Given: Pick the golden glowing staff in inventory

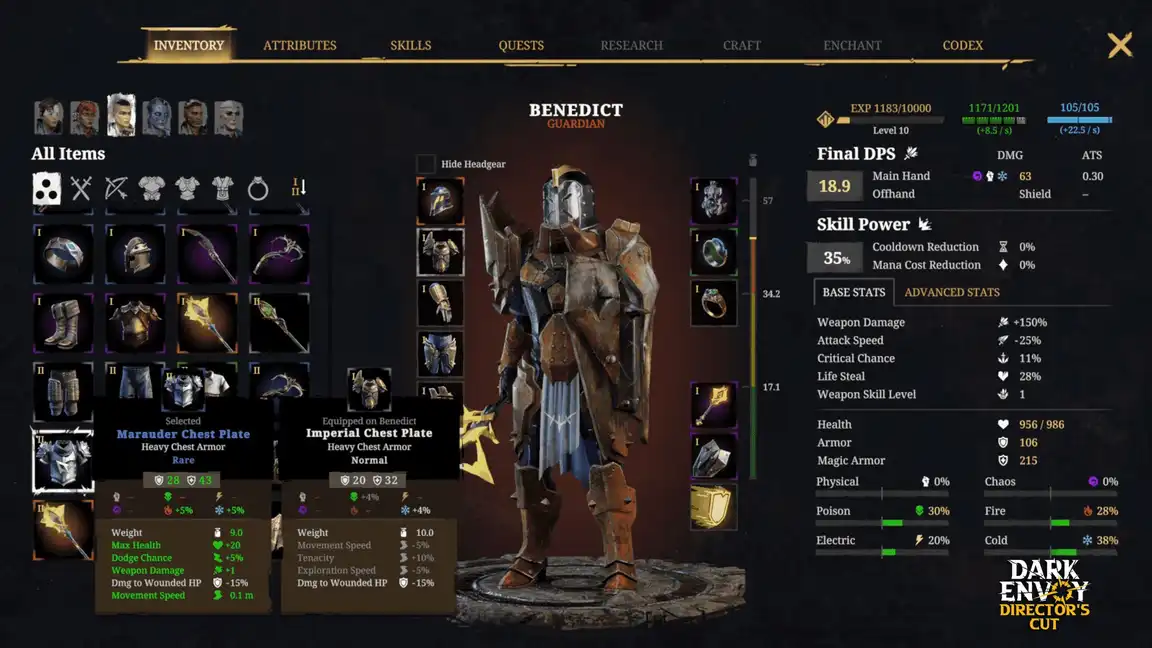Looking at the screenshot, I should click(207, 322).
